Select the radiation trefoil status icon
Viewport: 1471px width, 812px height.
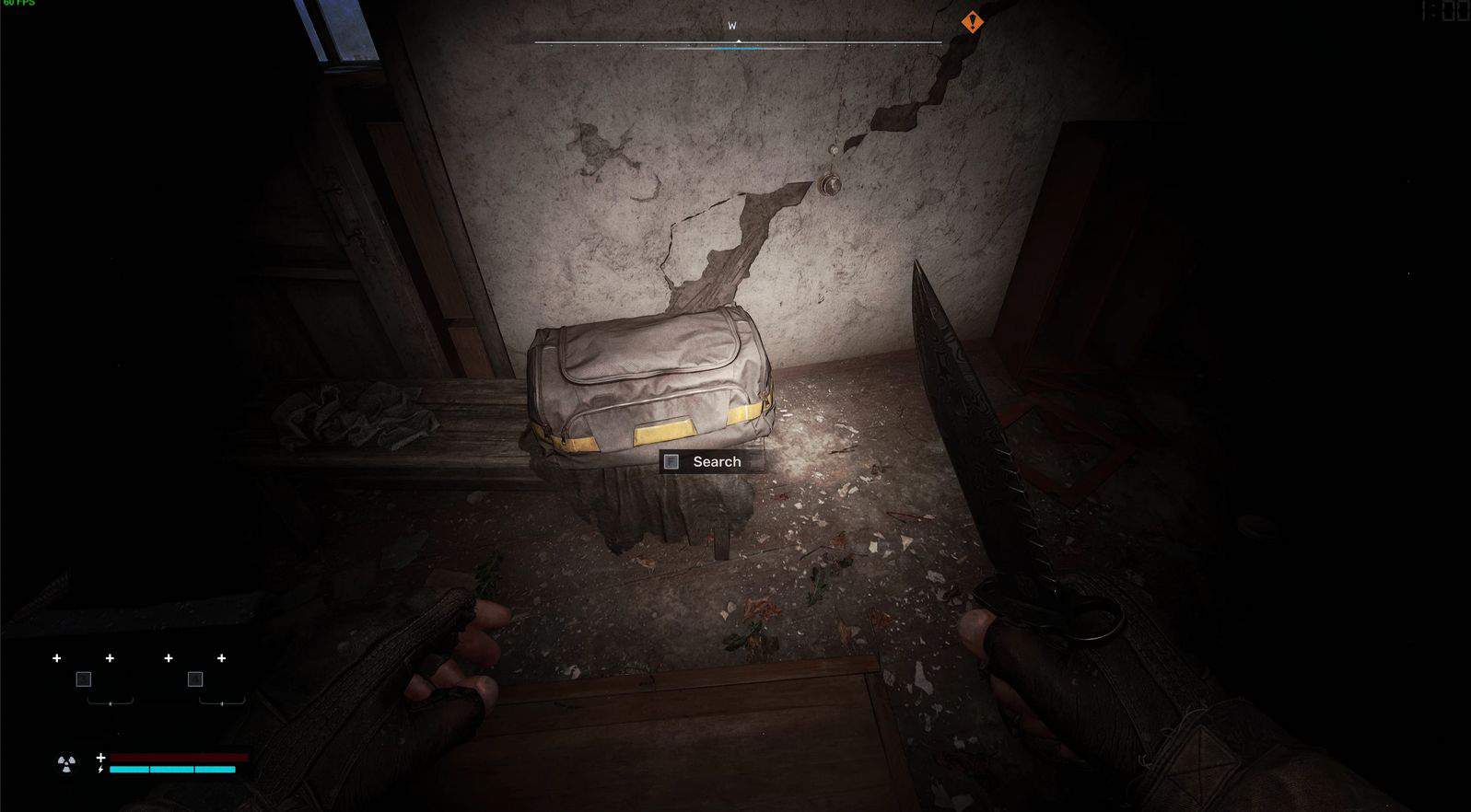[66, 763]
